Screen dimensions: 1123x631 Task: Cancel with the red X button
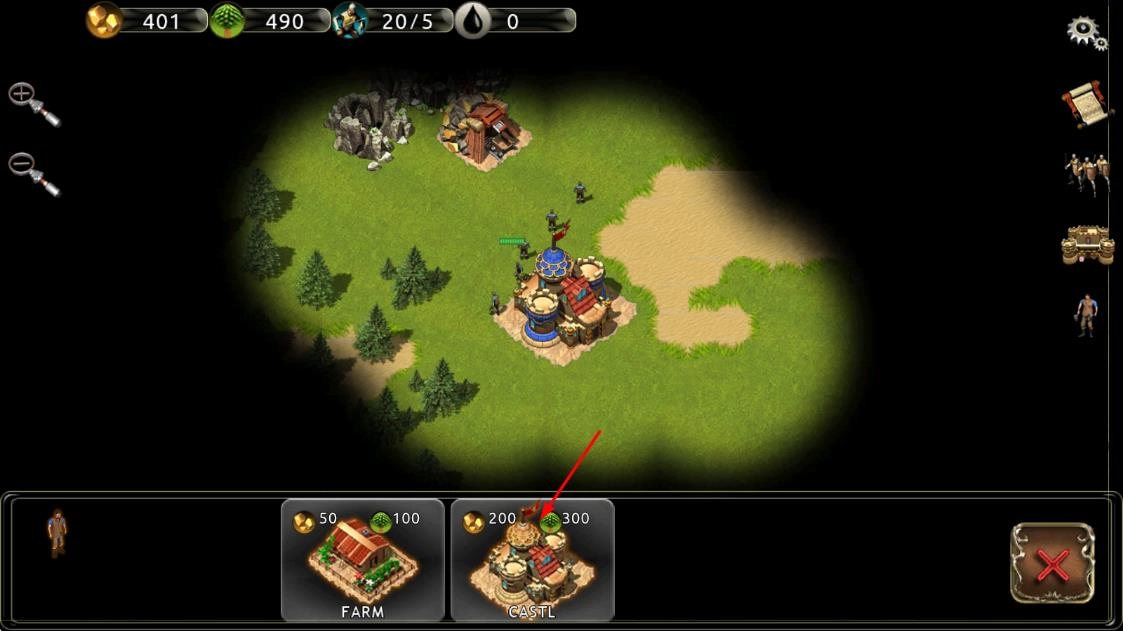click(x=1052, y=563)
